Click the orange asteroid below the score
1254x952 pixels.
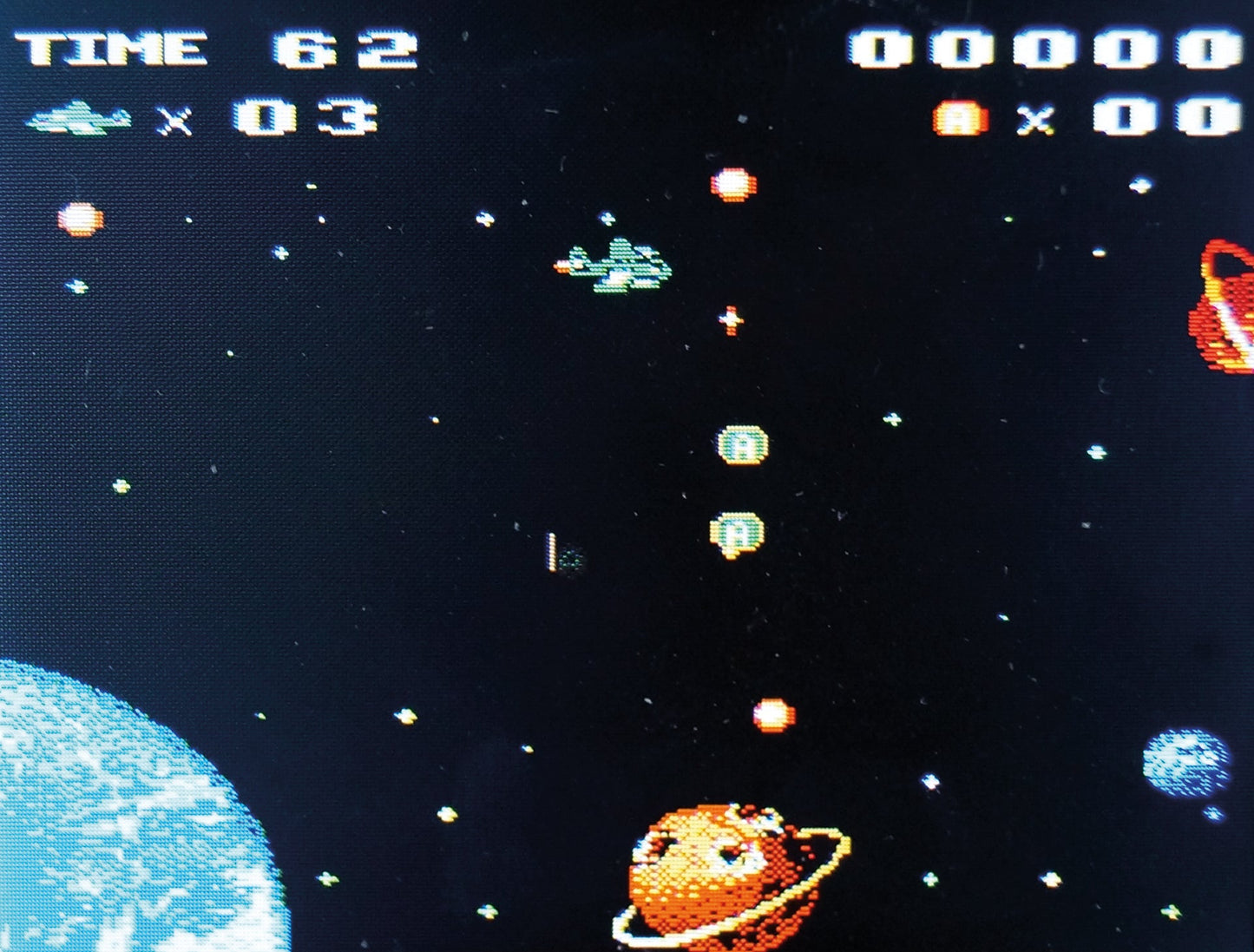click(x=732, y=186)
